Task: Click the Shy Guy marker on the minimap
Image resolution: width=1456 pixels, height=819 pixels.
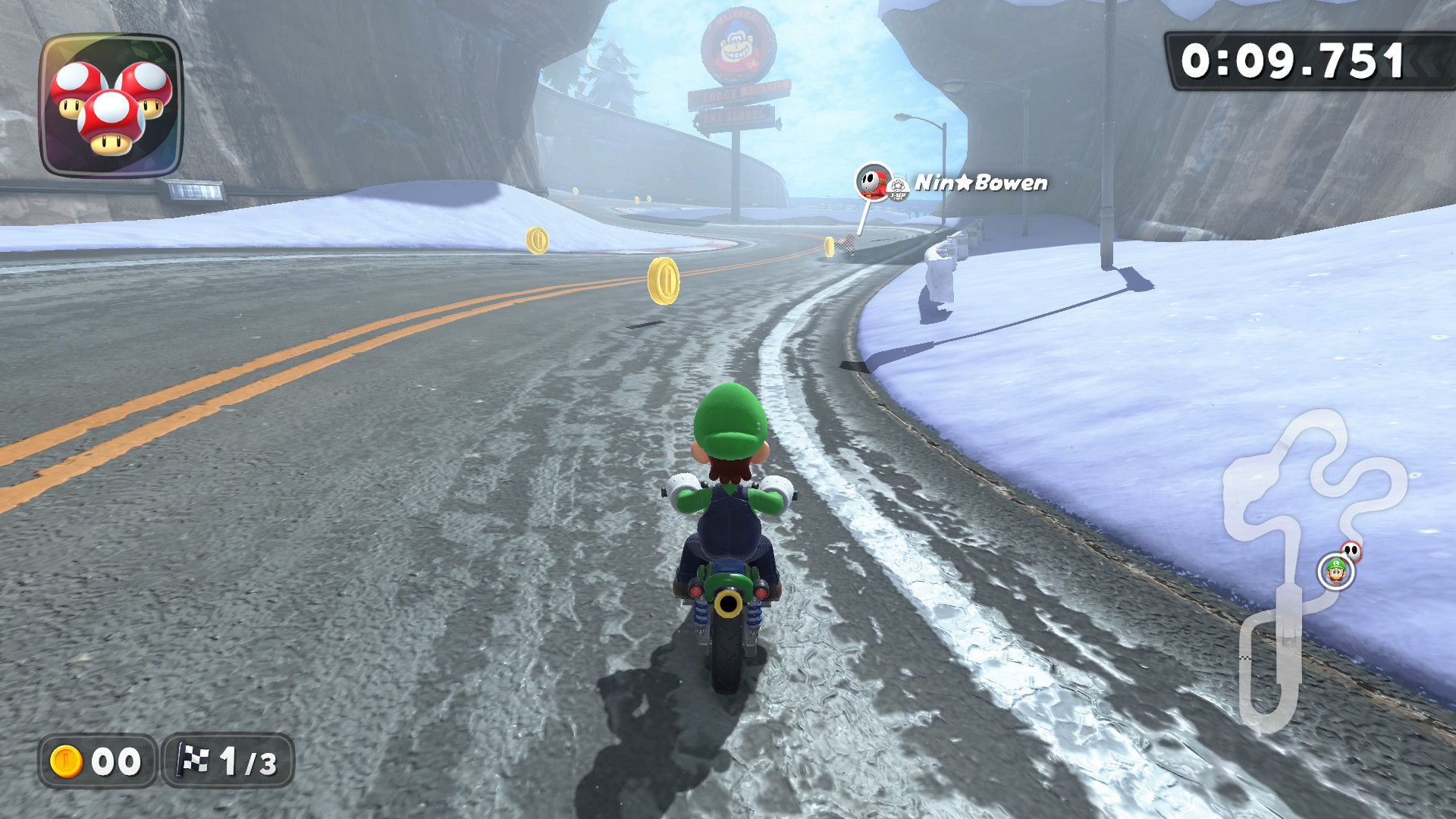Action: [1351, 551]
